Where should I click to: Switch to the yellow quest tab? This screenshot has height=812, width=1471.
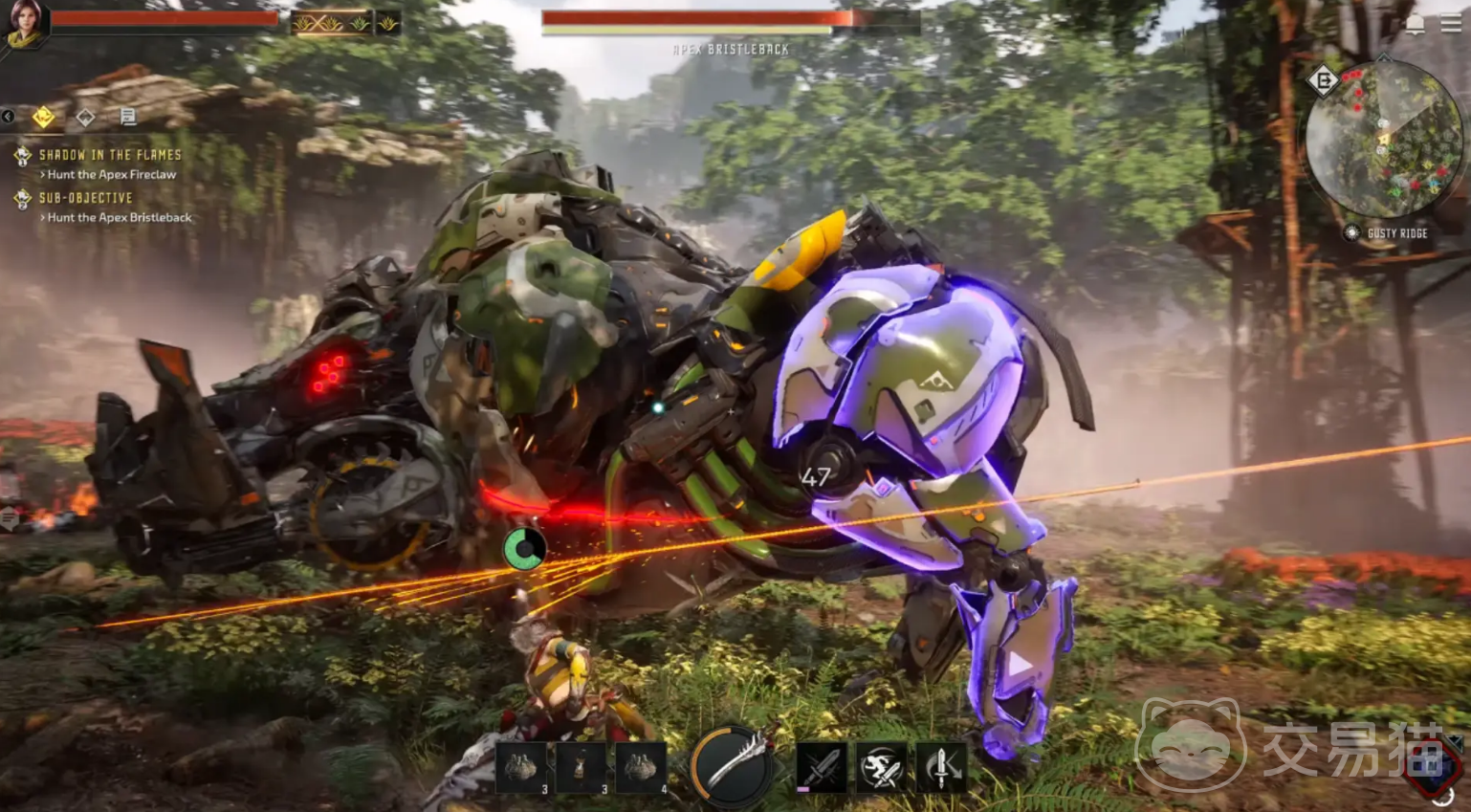[43, 117]
